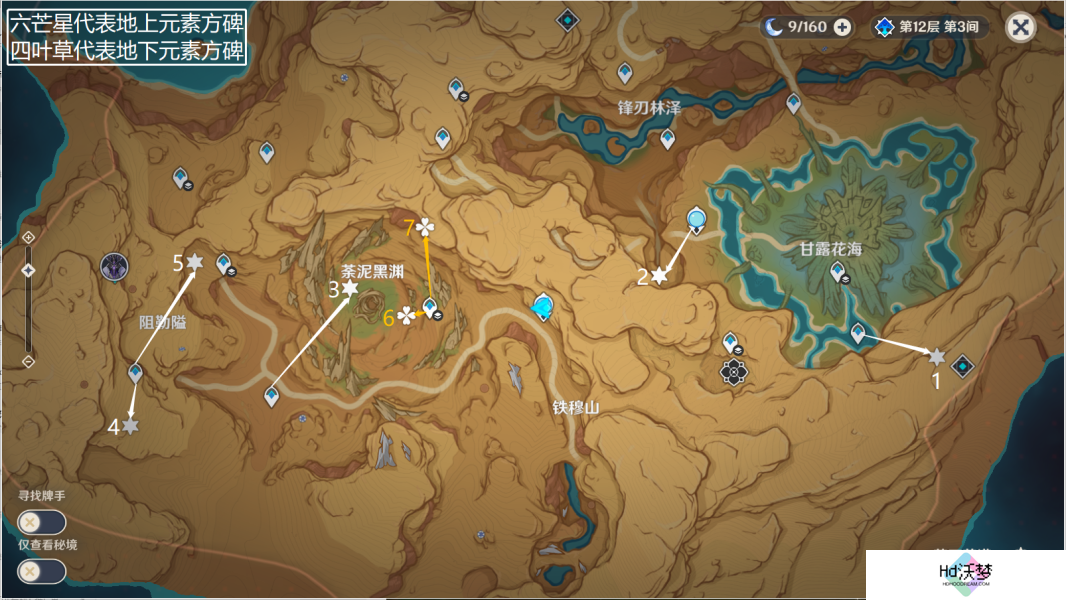Screen dimensions: 1066x600
Task: Close the map screen
Action: (1020, 27)
